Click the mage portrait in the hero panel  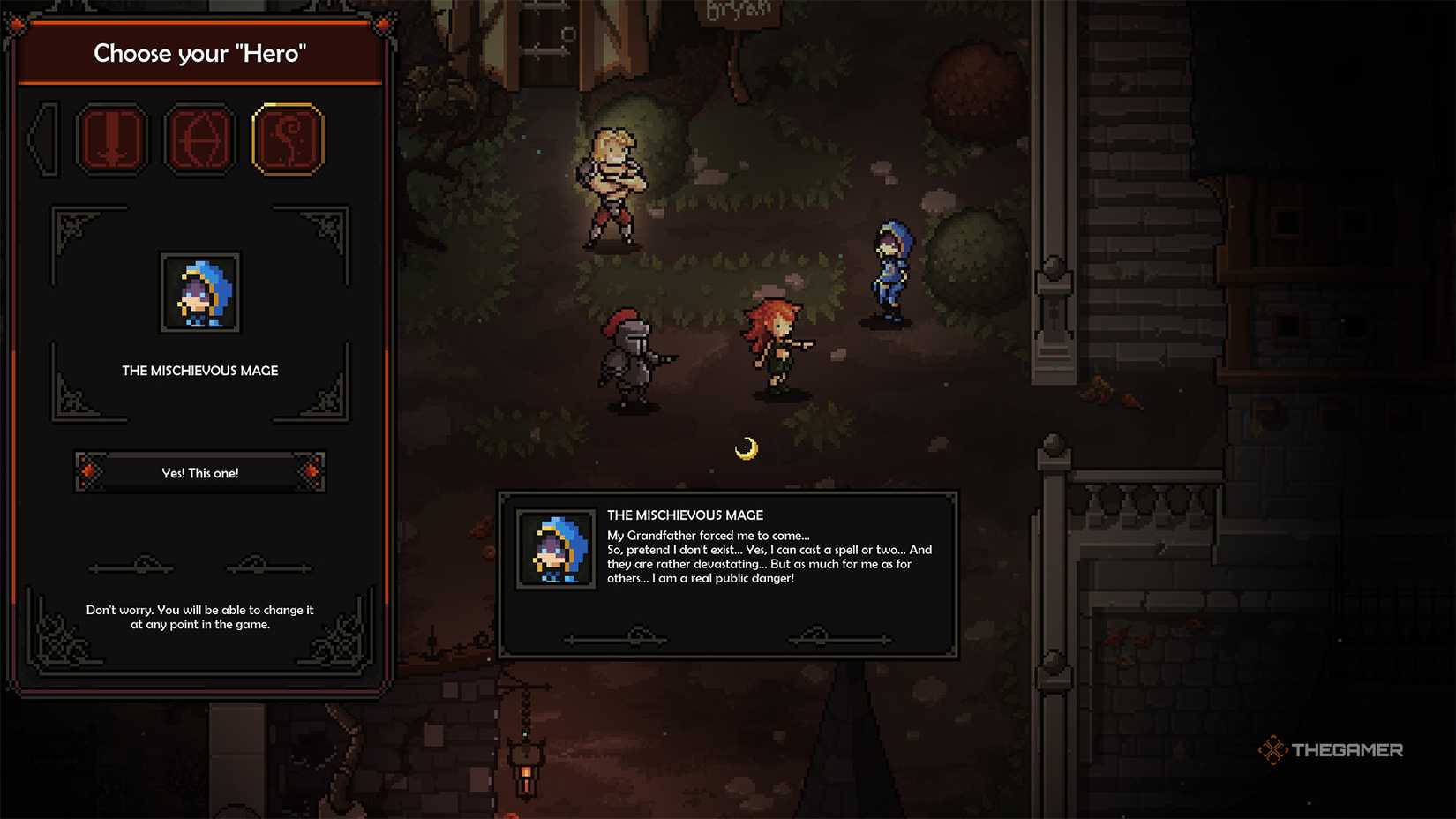click(199, 293)
